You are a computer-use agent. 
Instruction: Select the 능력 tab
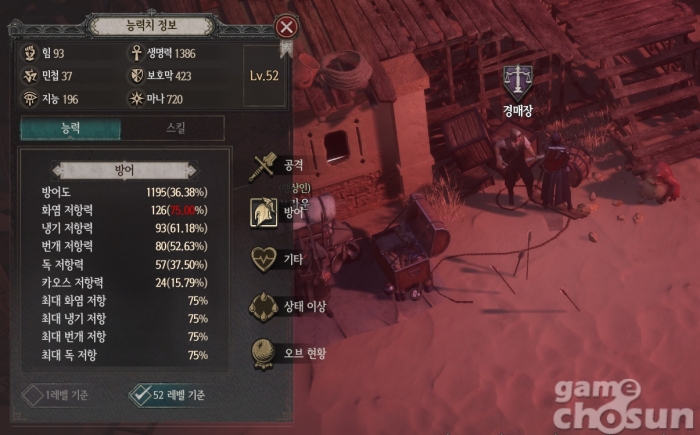click(70, 128)
